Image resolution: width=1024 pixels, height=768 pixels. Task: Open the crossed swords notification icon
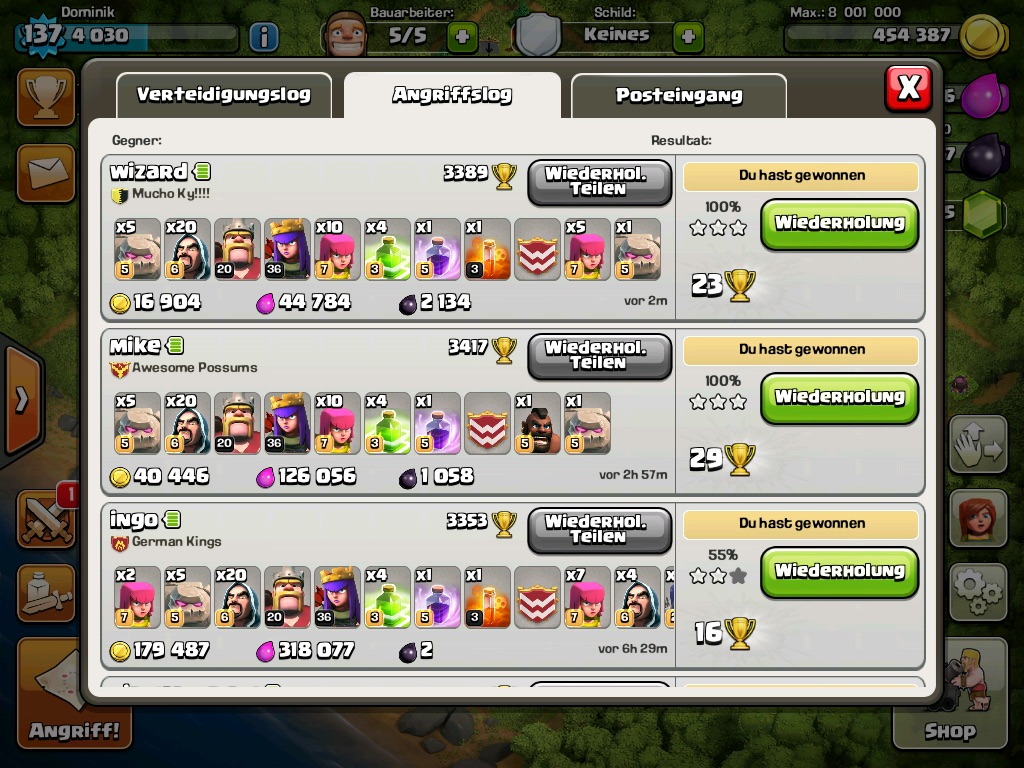[x=46, y=518]
